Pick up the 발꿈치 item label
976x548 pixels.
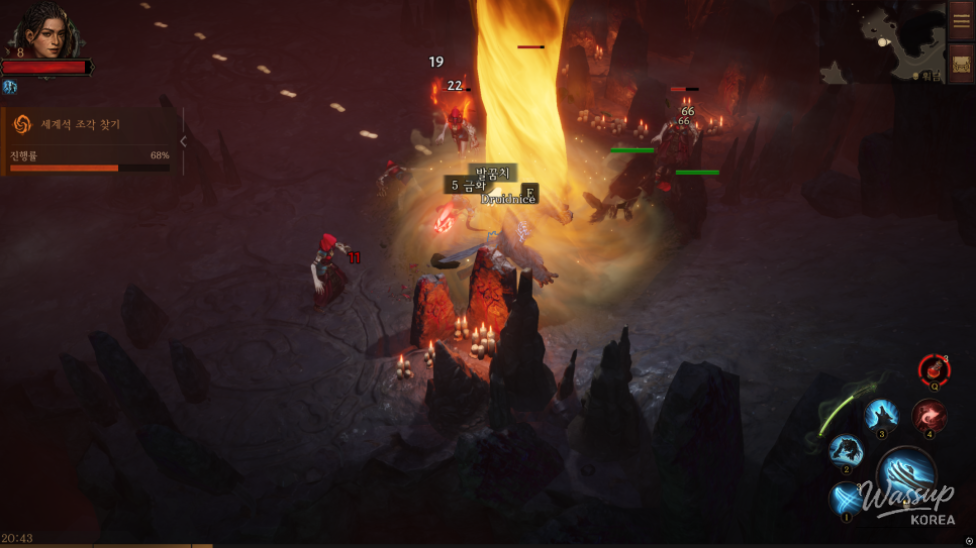(x=493, y=172)
